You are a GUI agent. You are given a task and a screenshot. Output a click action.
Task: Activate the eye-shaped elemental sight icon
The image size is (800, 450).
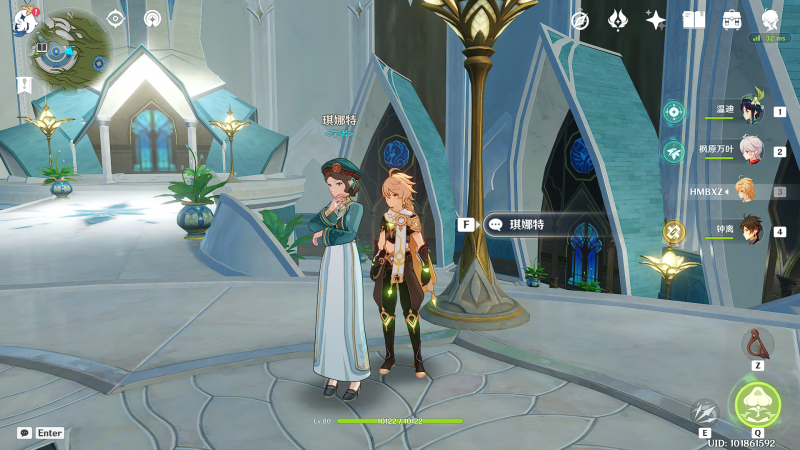(x=115, y=18)
